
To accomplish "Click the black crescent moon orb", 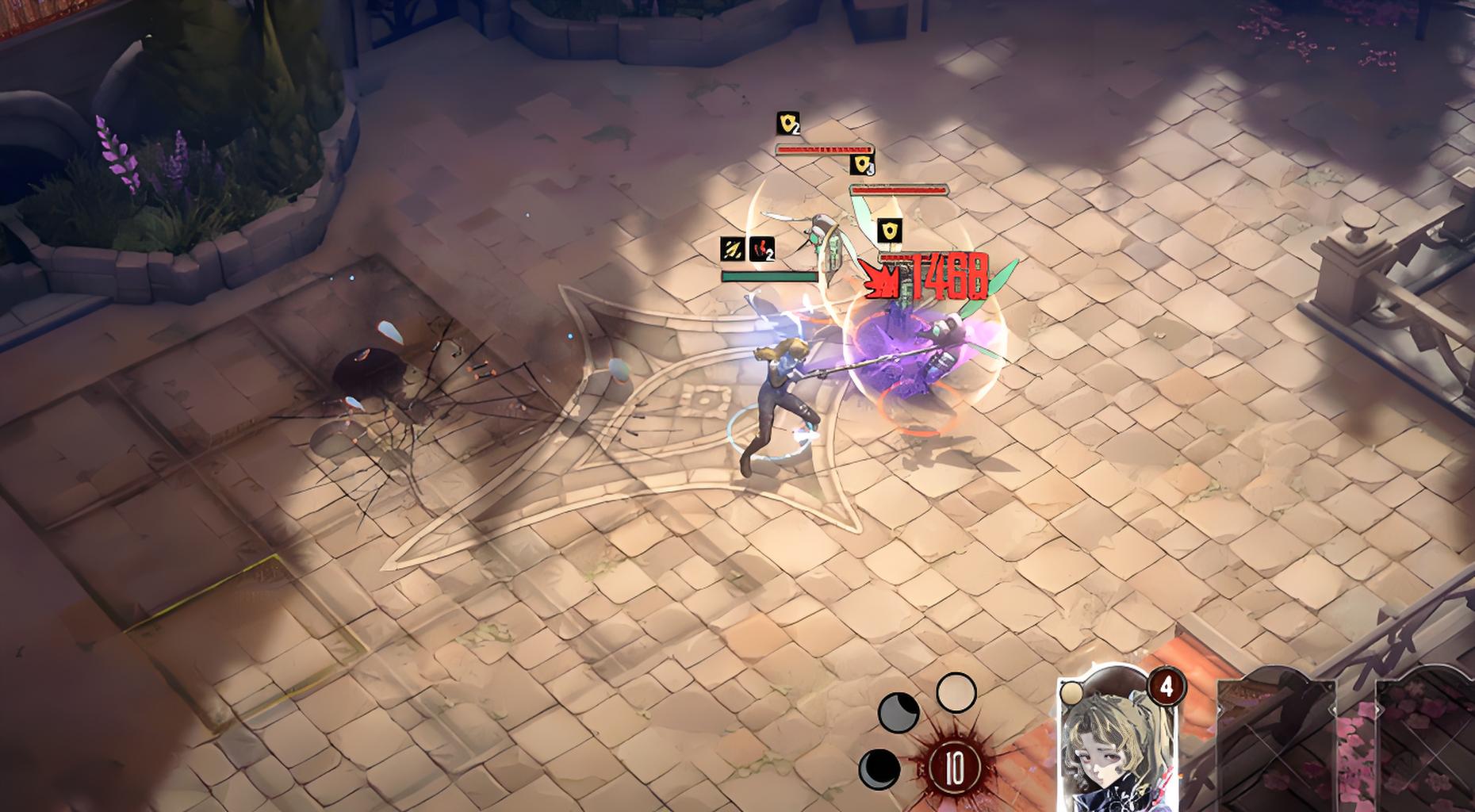I will (879, 768).
